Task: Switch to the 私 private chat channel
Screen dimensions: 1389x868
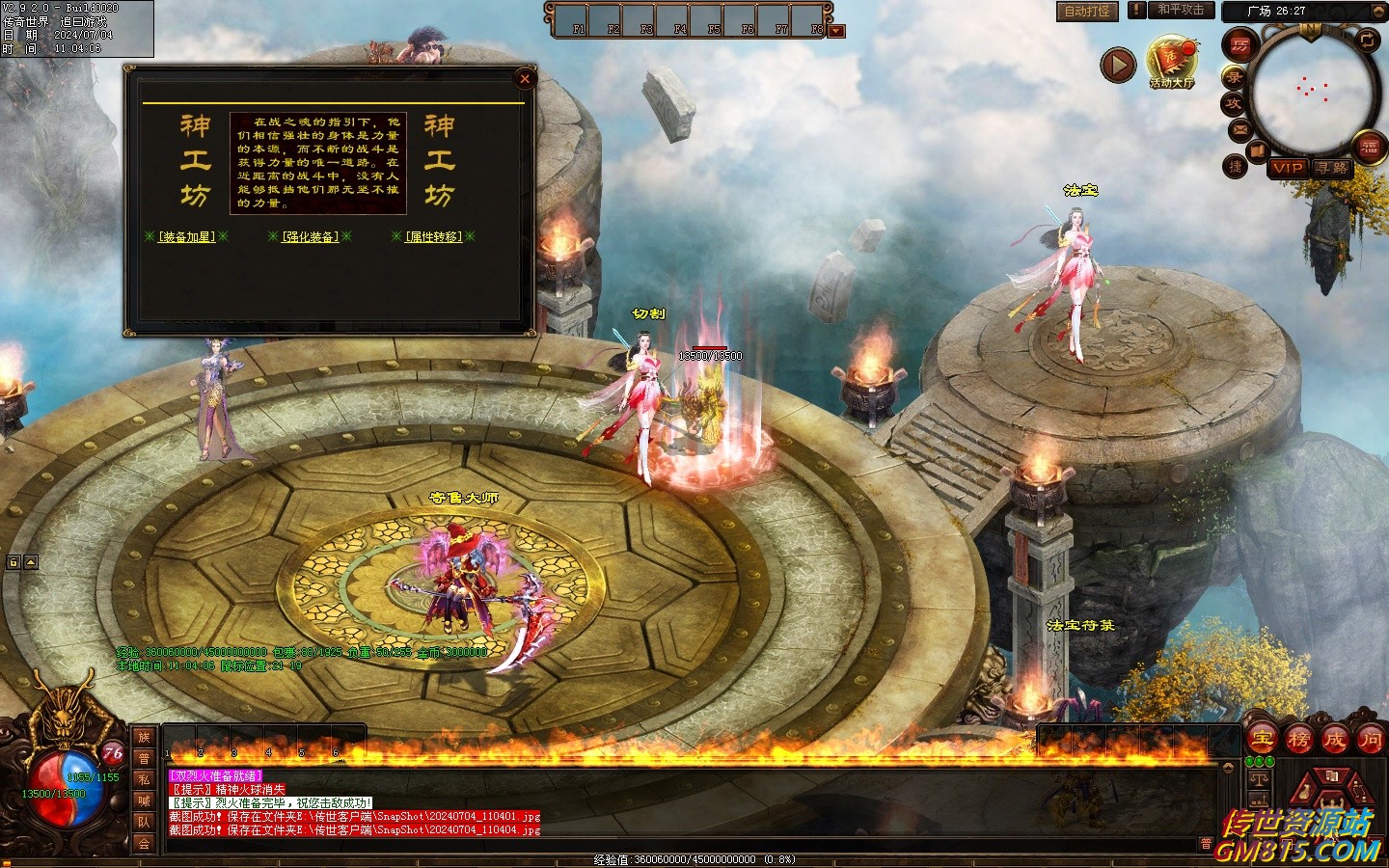Action: (144, 779)
